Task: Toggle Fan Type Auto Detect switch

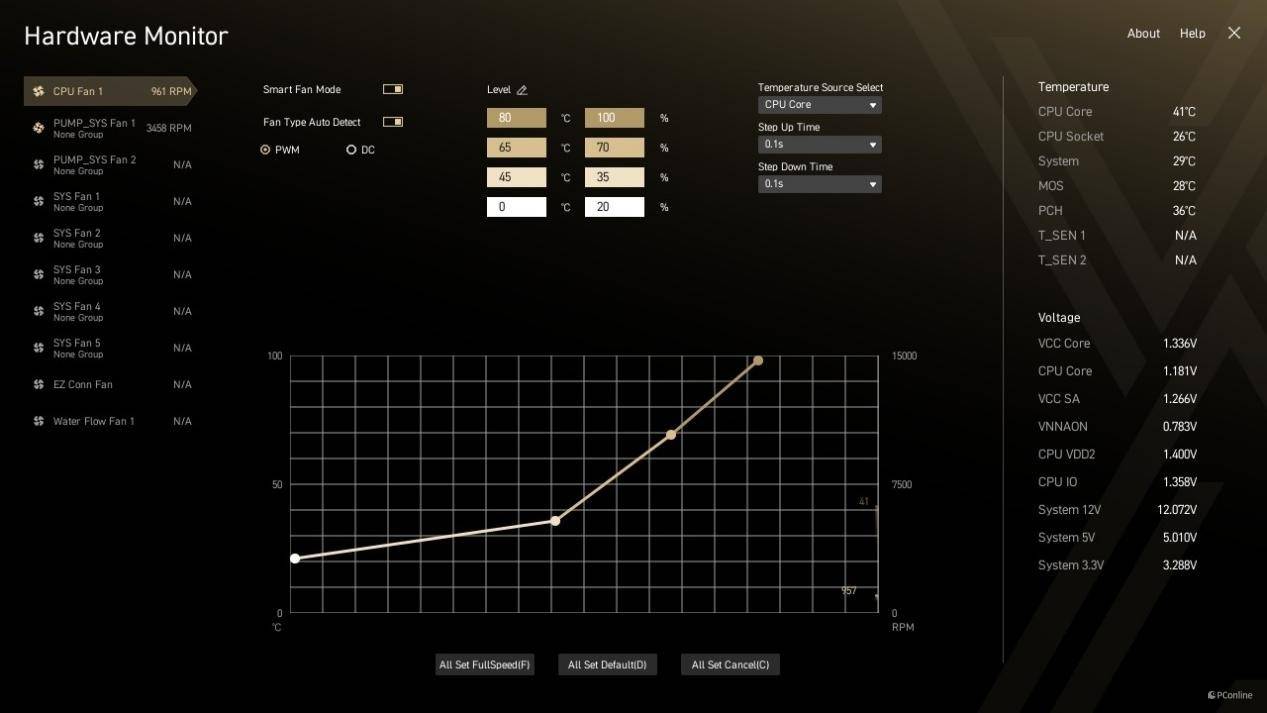Action: [393, 122]
